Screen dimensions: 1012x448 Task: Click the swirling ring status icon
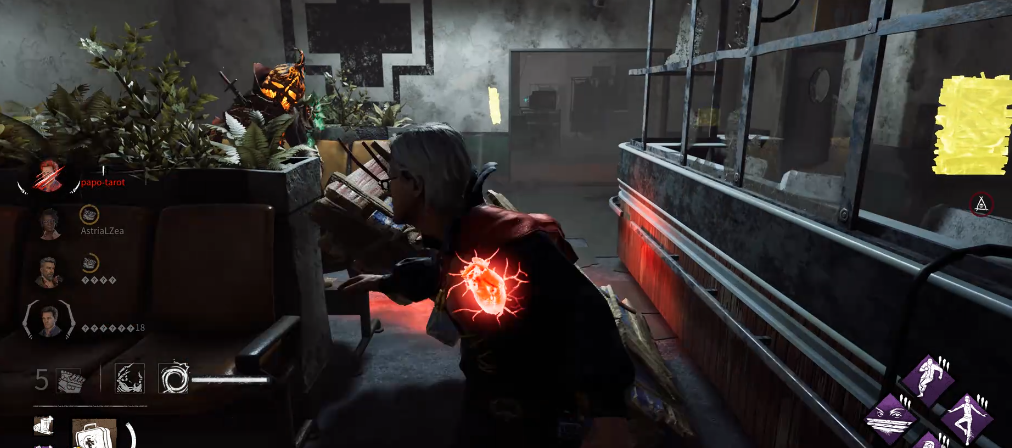[174, 378]
